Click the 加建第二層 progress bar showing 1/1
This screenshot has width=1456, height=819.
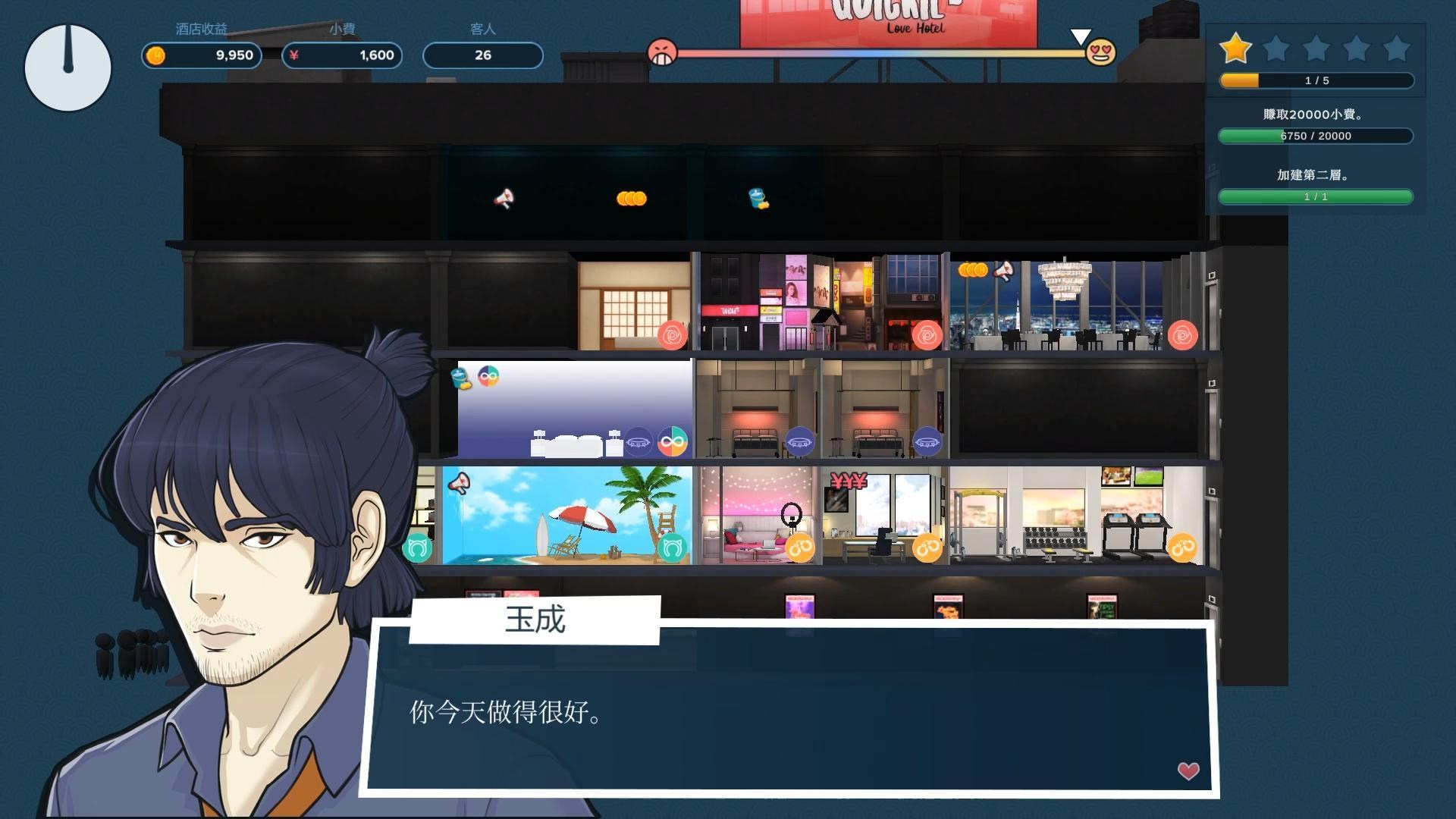1315,197
